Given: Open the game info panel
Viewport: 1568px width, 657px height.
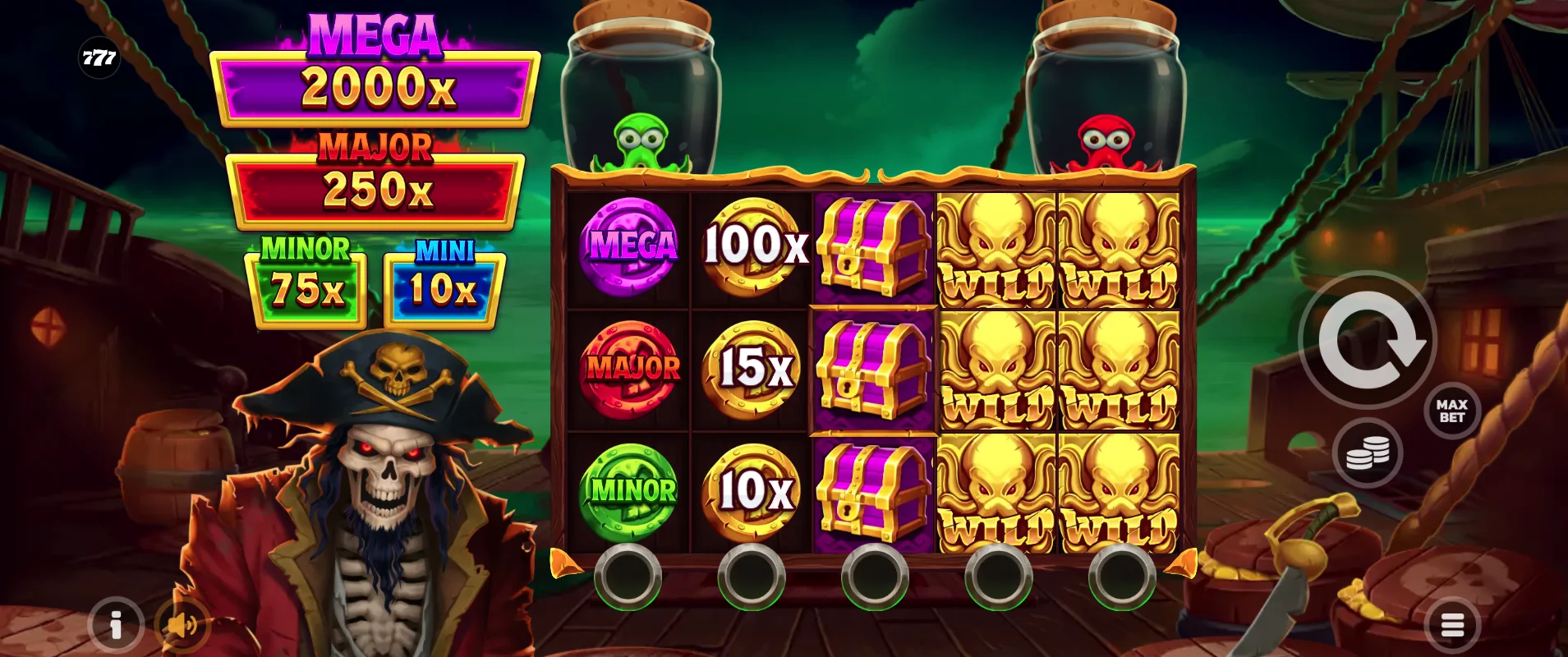Looking at the screenshot, I should point(115,624).
